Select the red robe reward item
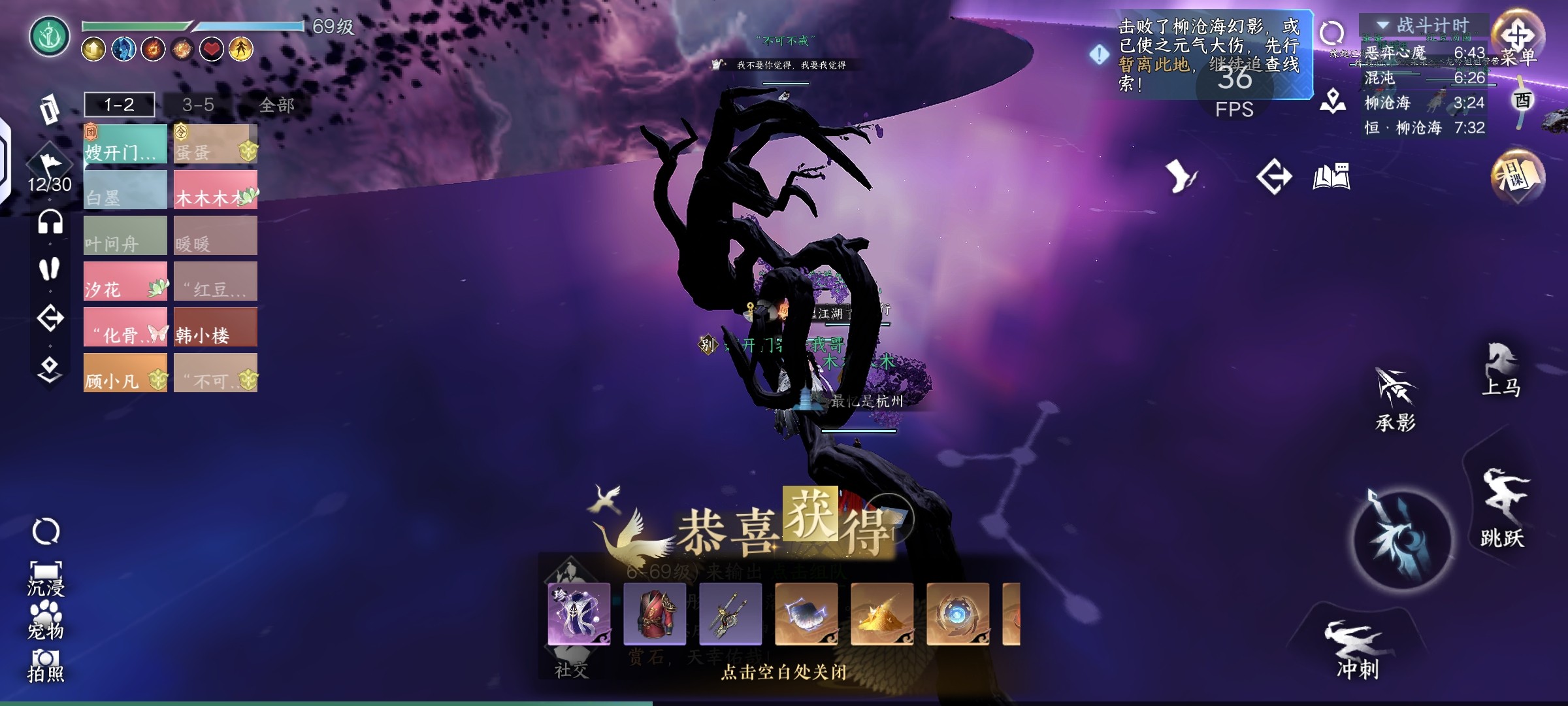Viewport: 1568px width, 706px height. pos(655,614)
